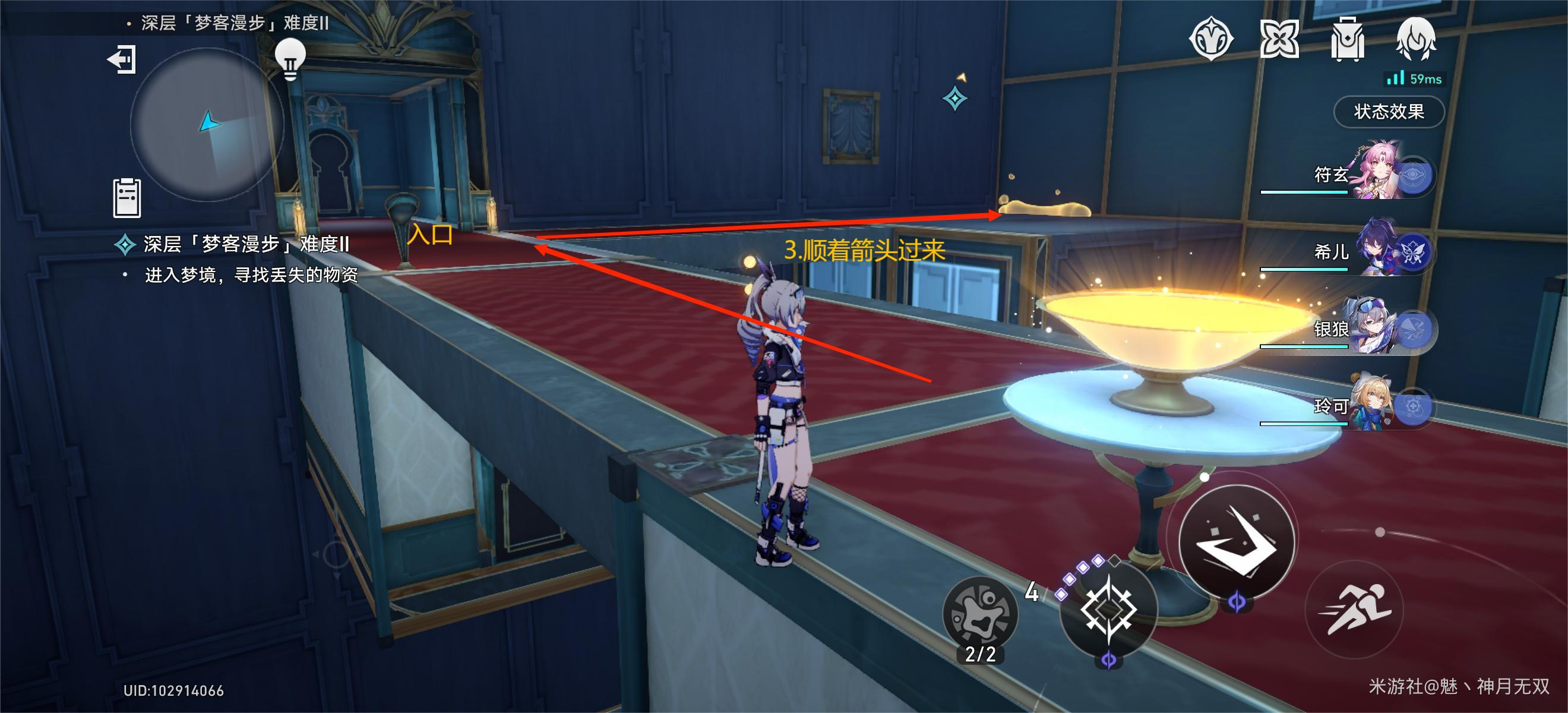Click the exit door icon

click(x=122, y=59)
